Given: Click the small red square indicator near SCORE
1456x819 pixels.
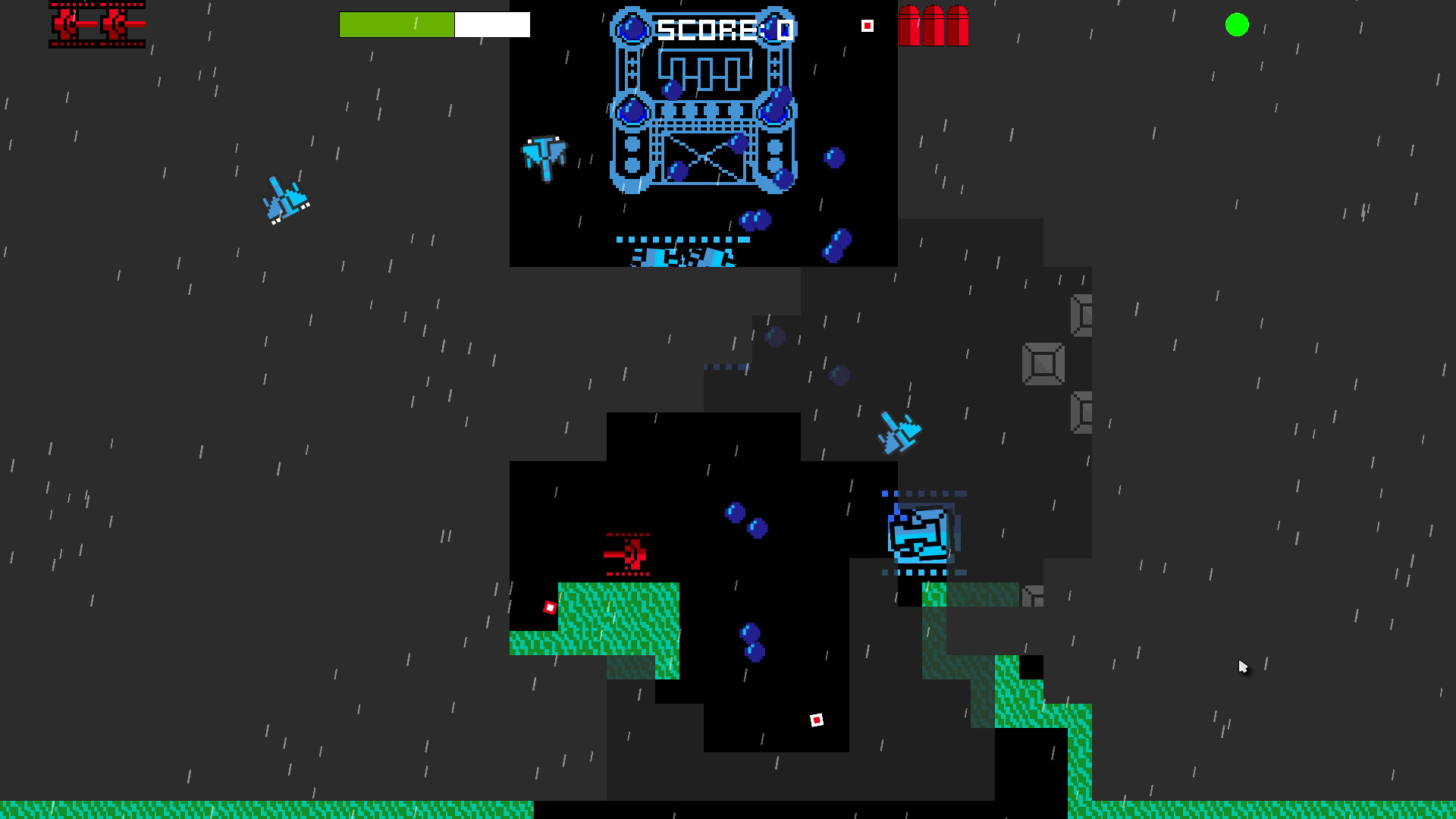Looking at the screenshot, I should tap(867, 25).
